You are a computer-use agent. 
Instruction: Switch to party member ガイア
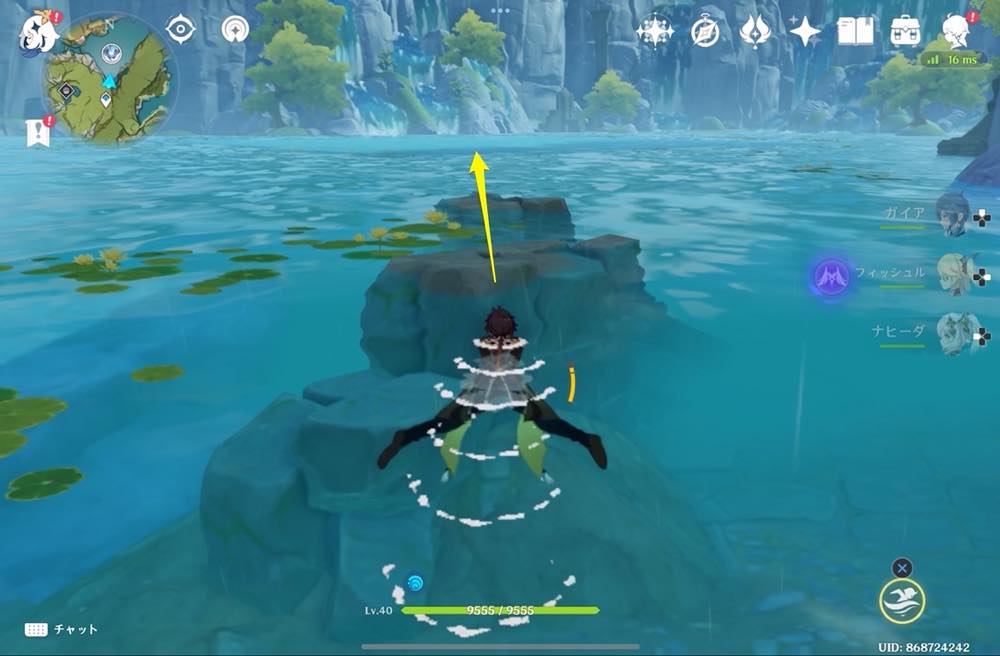[952, 215]
